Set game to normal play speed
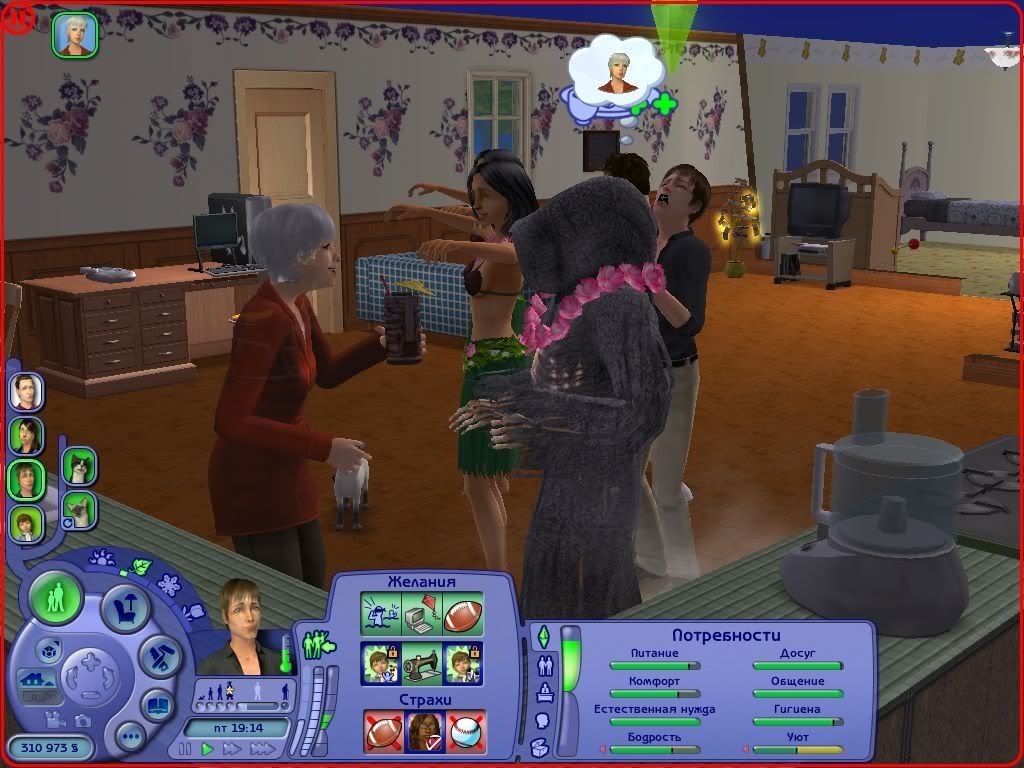This screenshot has height=768, width=1024. (208, 748)
